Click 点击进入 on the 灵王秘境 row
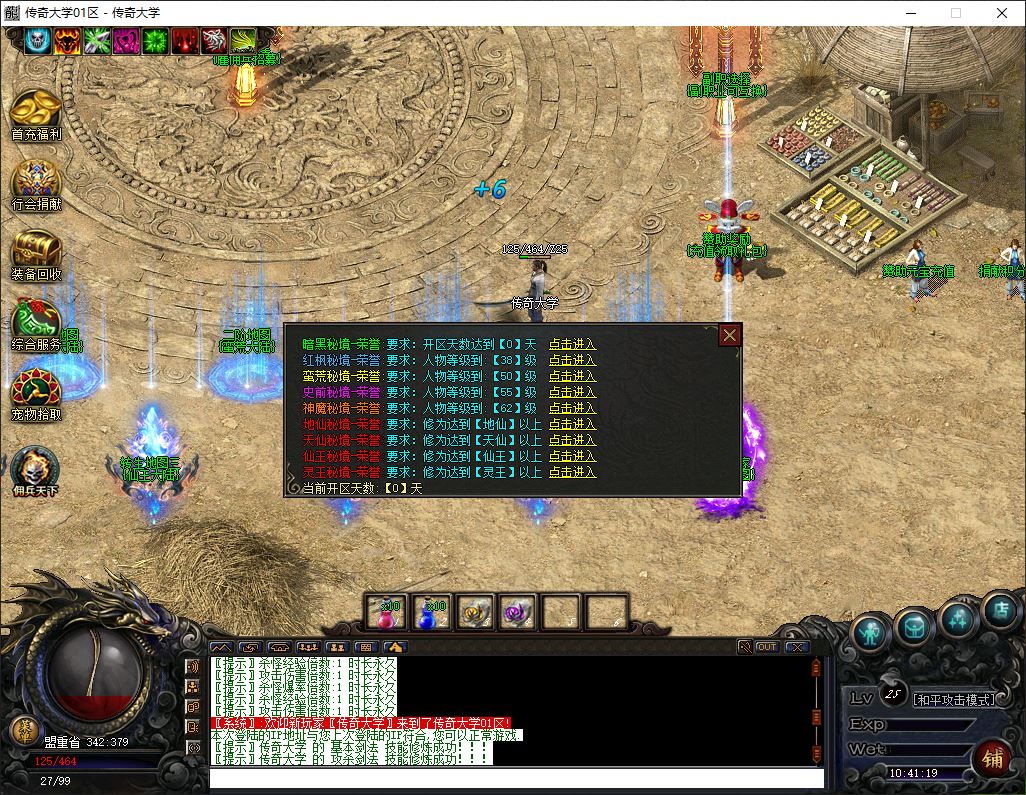Image resolution: width=1026 pixels, height=795 pixels. (572, 472)
